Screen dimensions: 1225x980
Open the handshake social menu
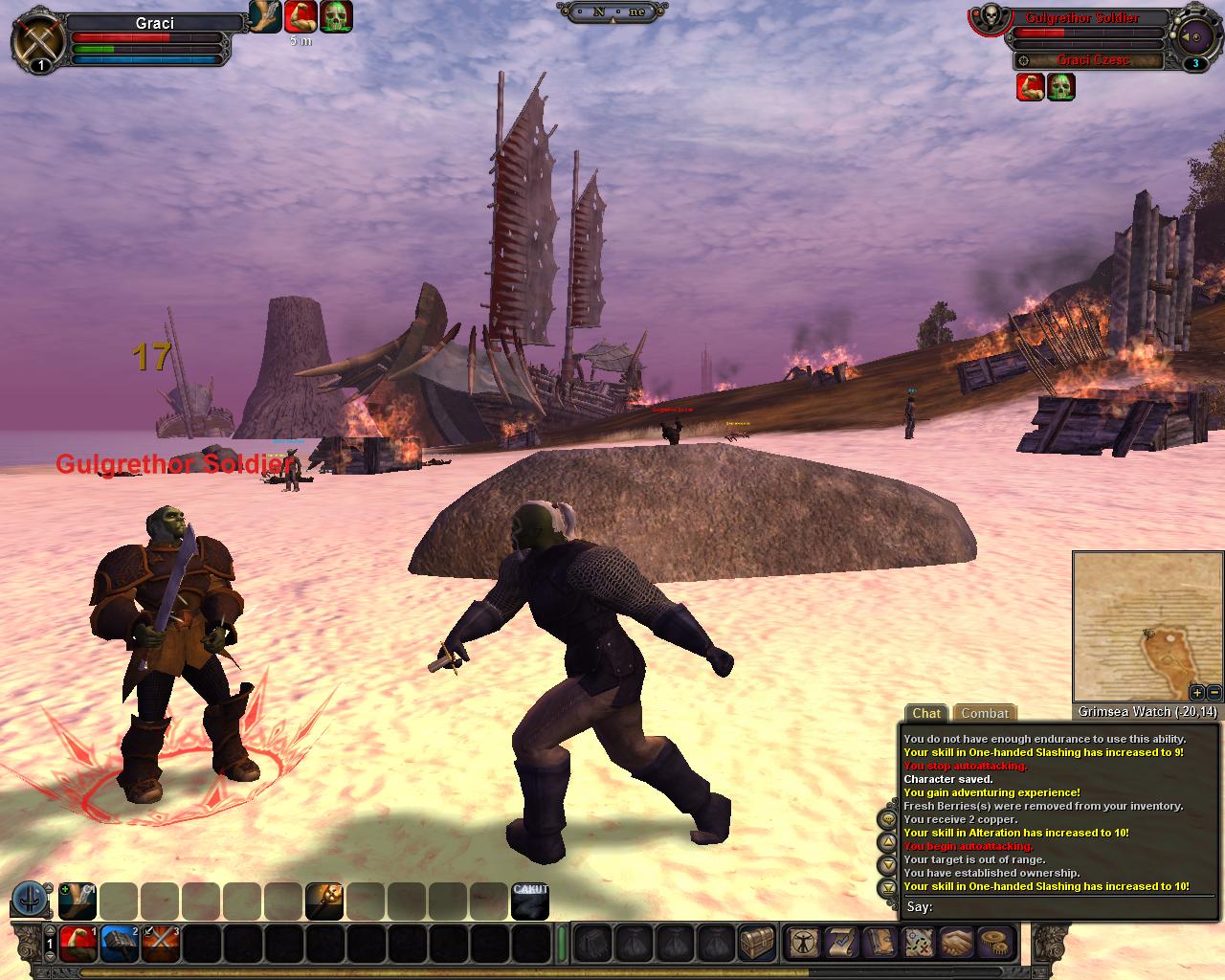(957, 944)
